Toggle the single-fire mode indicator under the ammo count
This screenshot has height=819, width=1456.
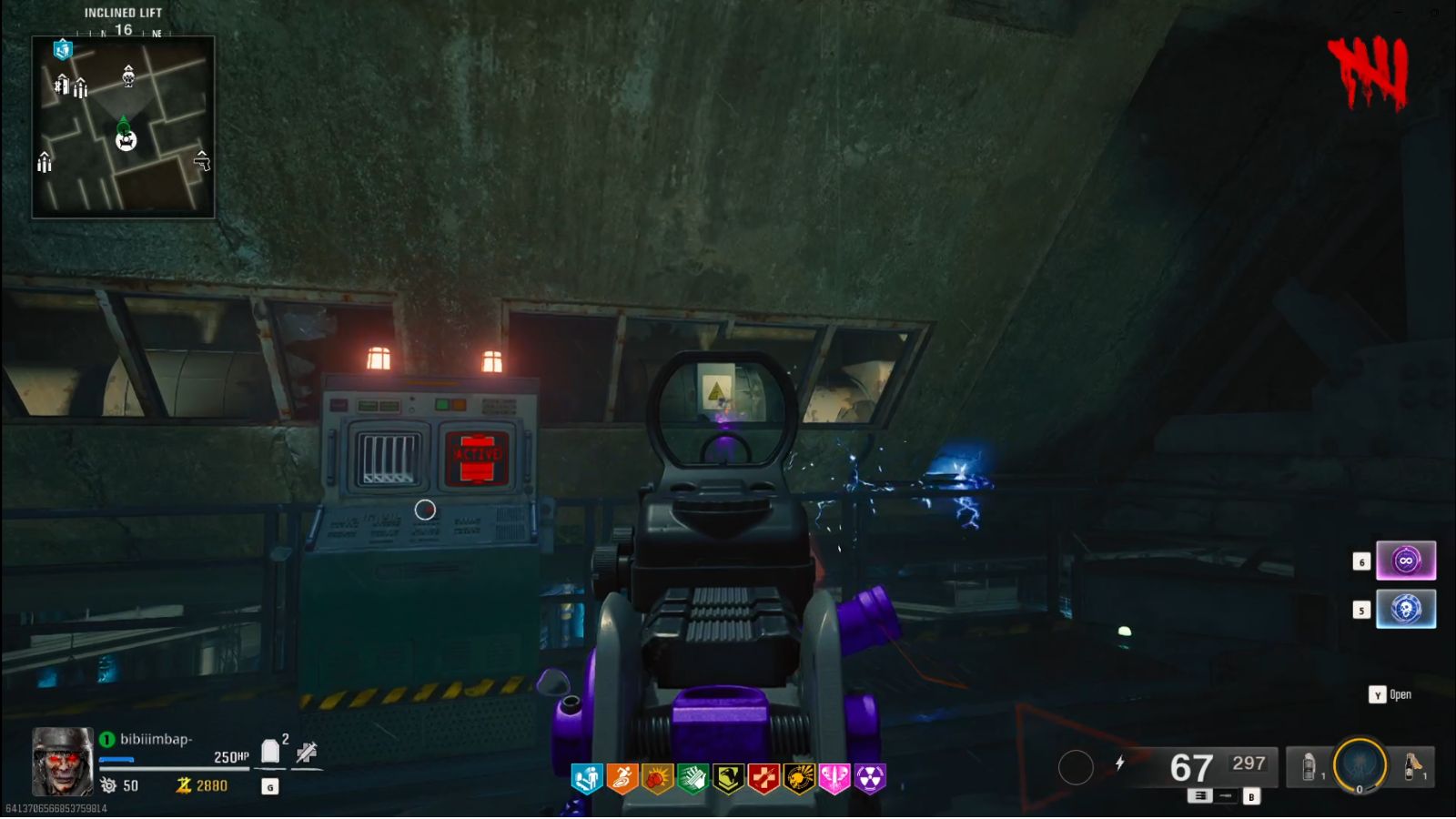coord(1225,795)
